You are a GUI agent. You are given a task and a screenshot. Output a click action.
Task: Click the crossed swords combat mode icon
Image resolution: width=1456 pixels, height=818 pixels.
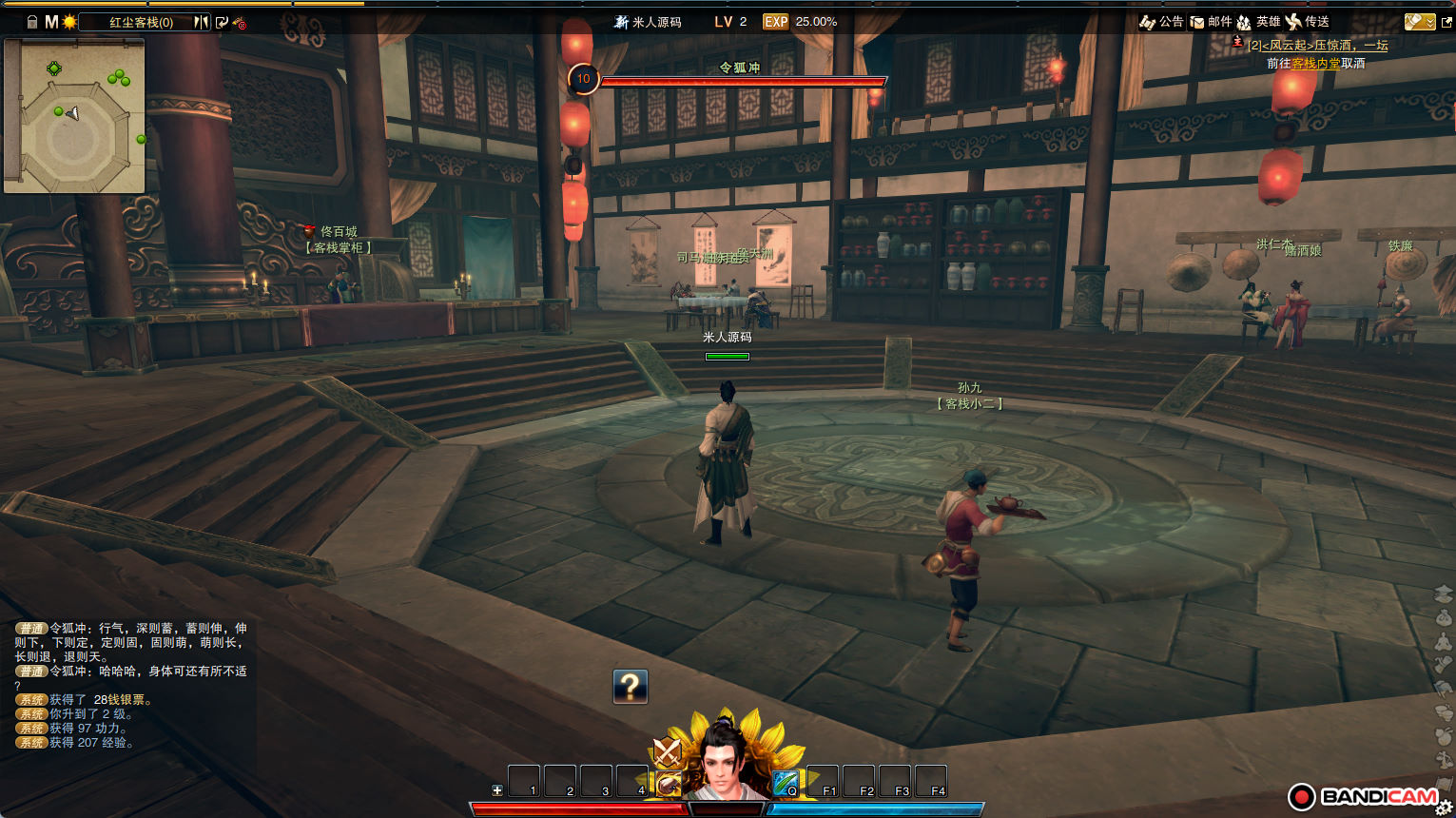pyautogui.click(x=667, y=752)
